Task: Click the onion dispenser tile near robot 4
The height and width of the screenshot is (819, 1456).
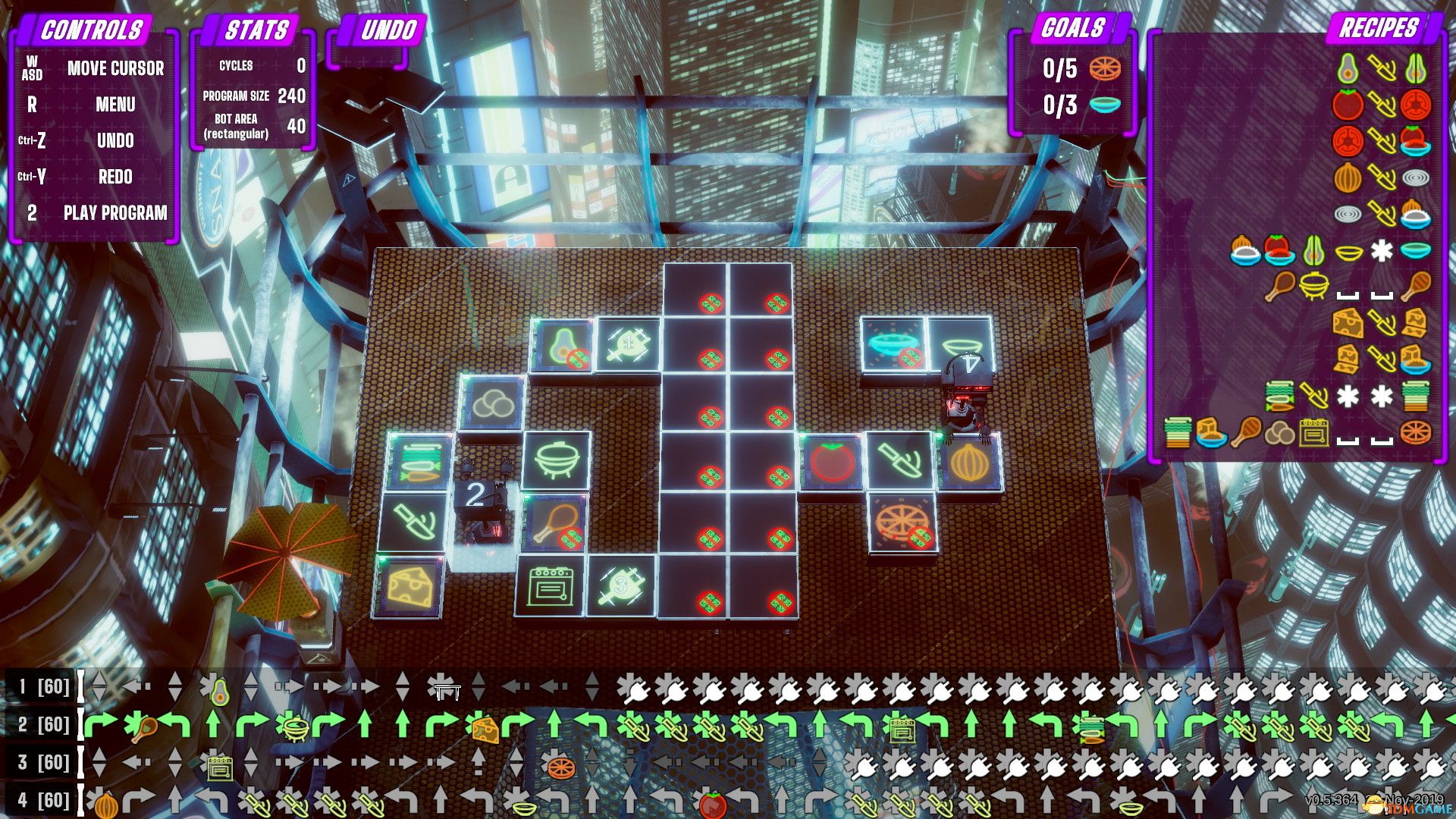Action: tap(968, 461)
